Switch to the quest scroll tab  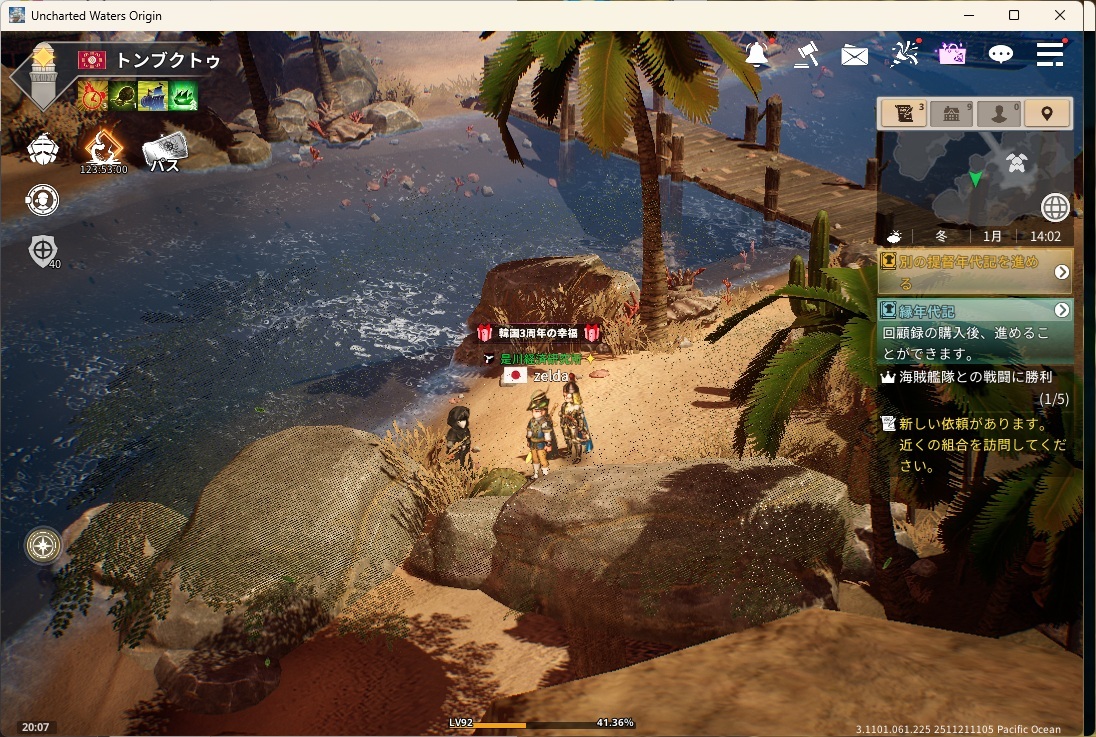pos(903,114)
